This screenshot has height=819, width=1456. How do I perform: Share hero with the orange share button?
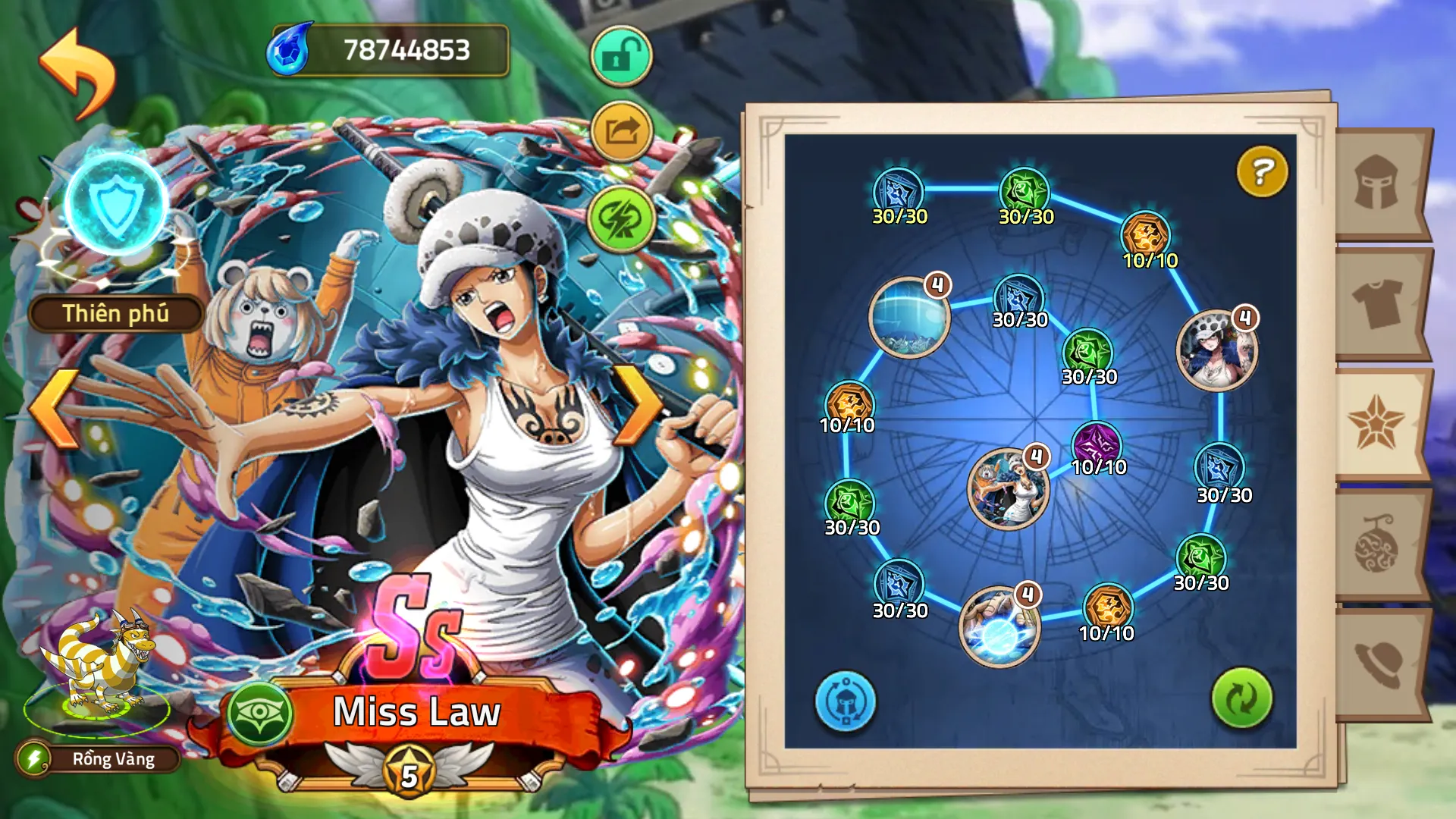[621, 132]
